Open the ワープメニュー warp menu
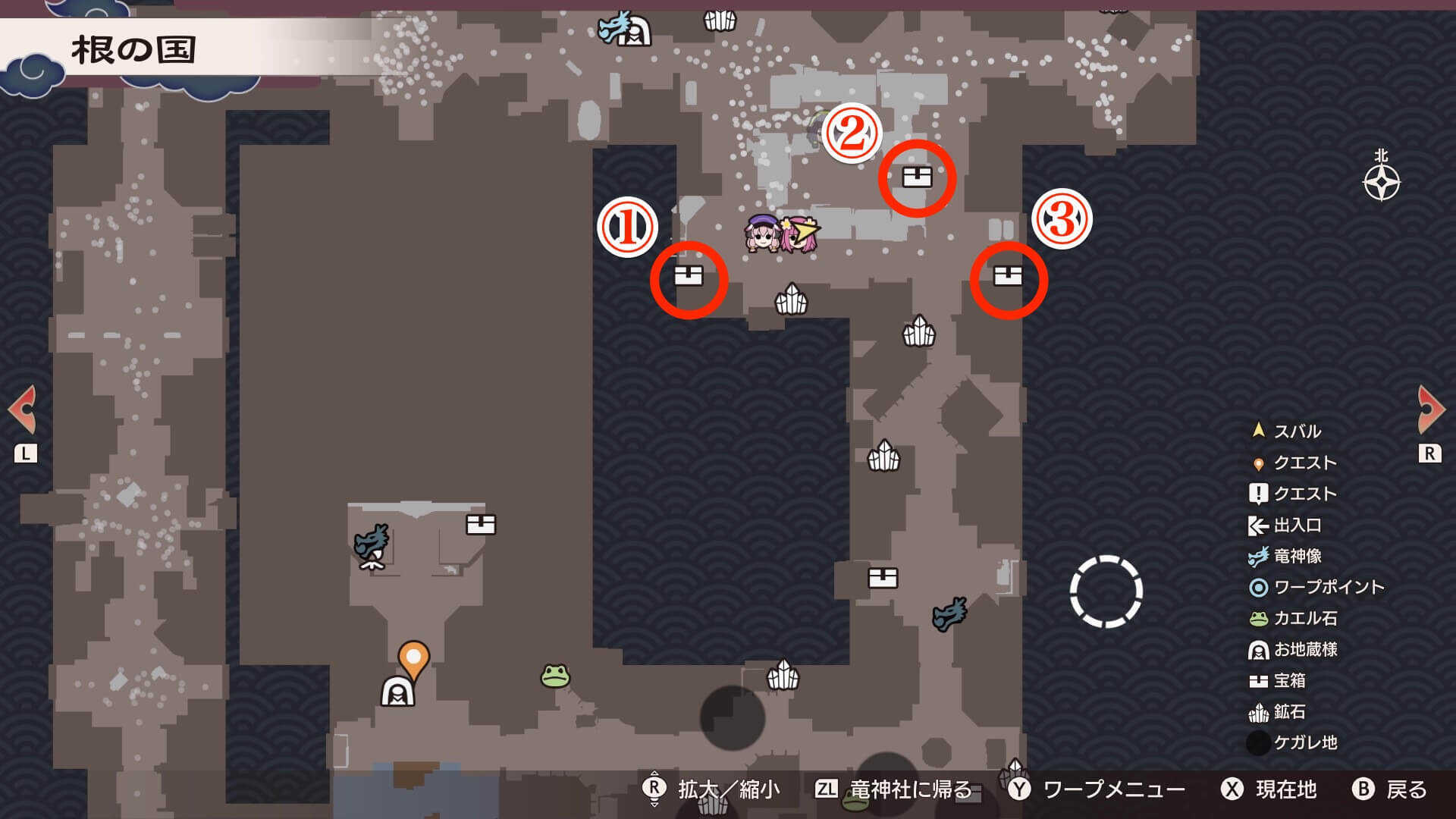This screenshot has width=1456, height=819. coord(1111,789)
